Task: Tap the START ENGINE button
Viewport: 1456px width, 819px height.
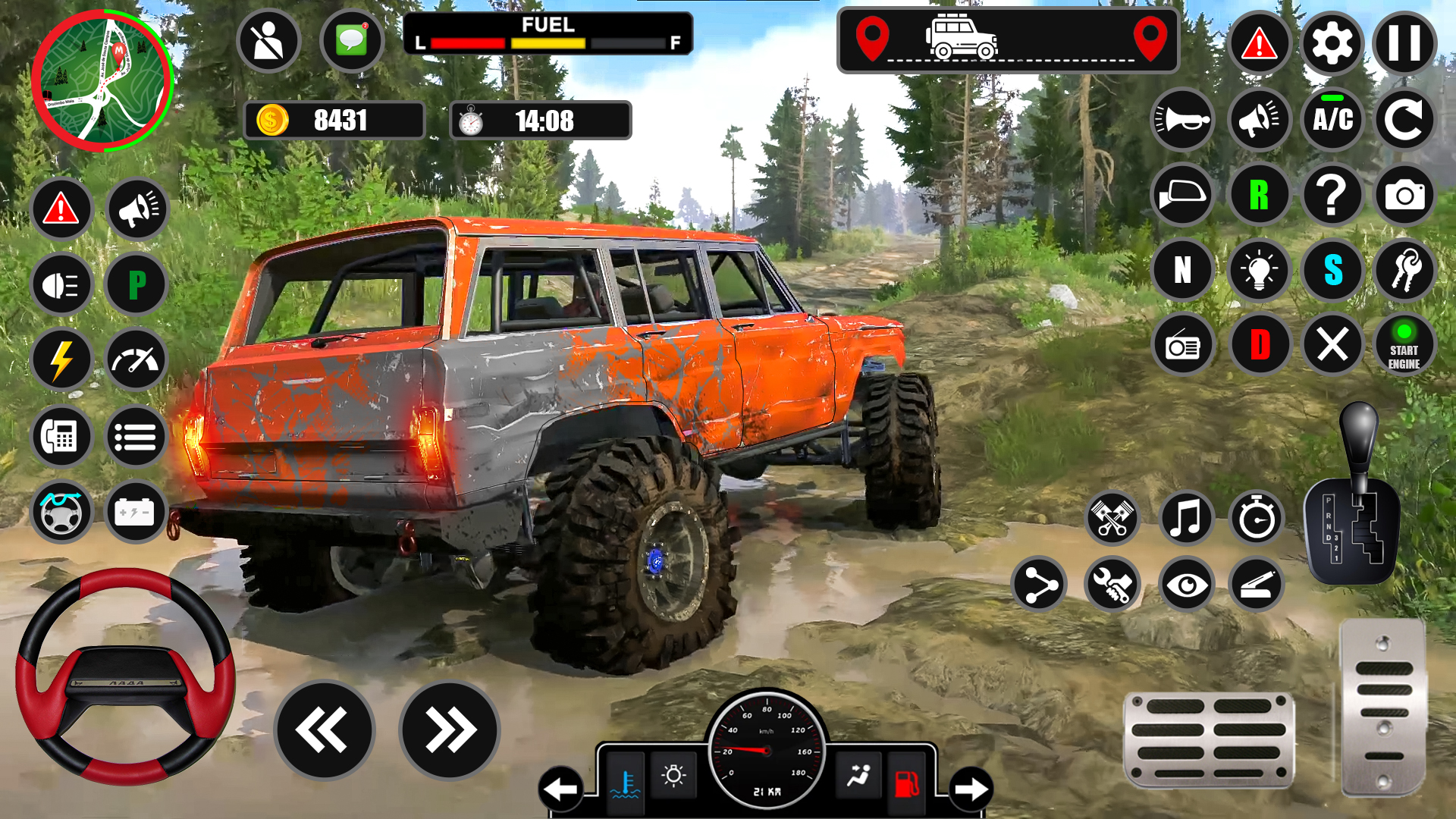Action: tap(1404, 347)
